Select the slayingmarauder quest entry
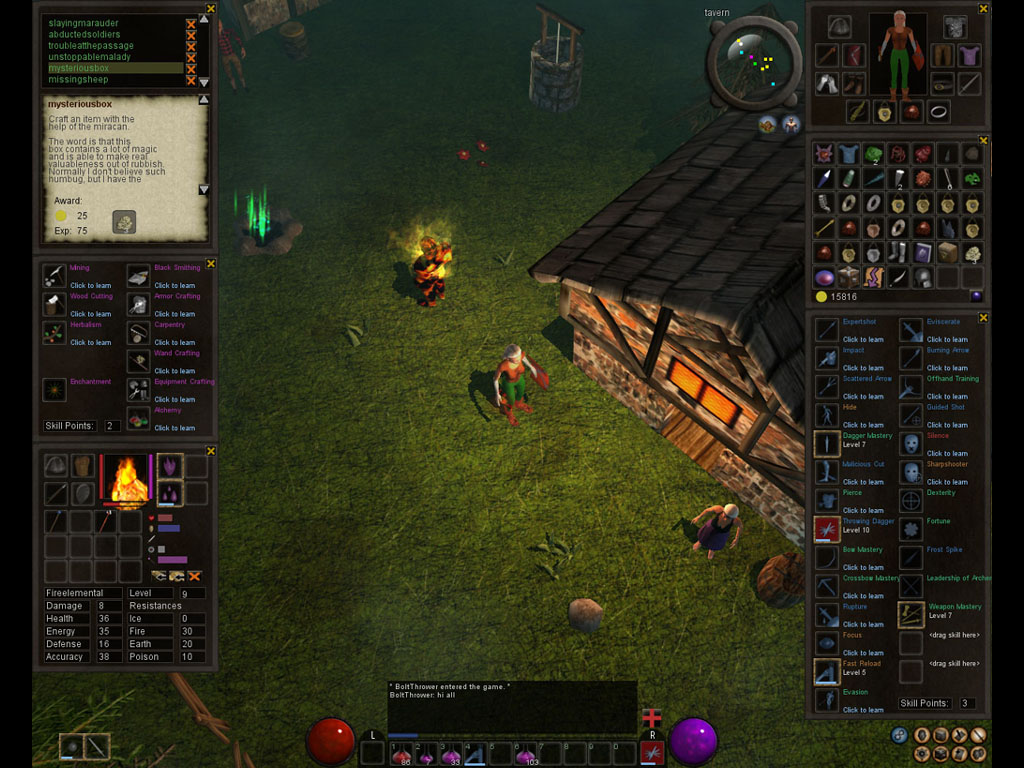Image resolution: width=1024 pixels, height=768 pixels. coord(84,23)
